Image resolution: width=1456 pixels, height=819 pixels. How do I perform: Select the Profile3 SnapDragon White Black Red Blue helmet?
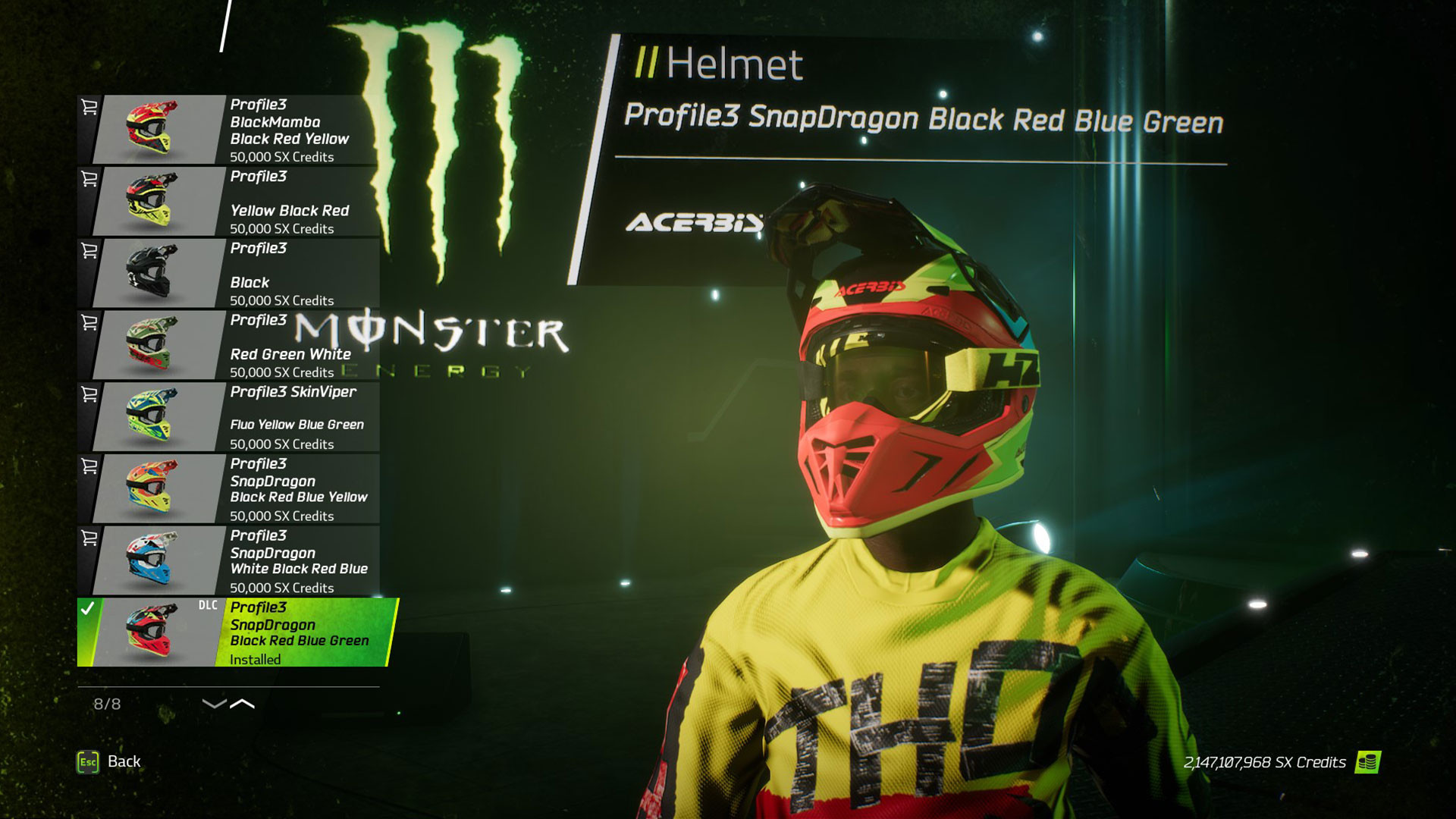tap(296, 561)
